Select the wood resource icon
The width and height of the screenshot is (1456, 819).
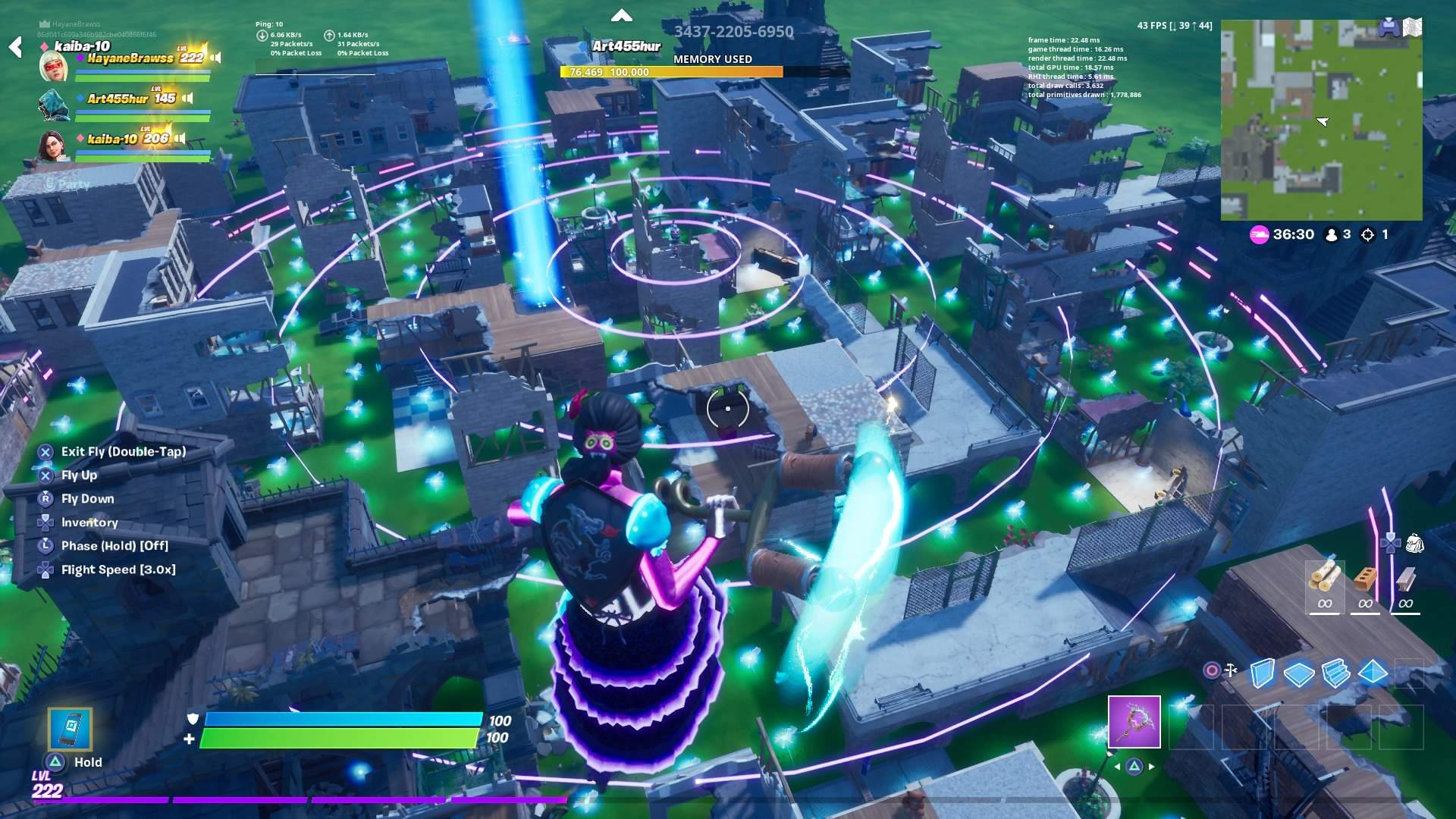pyautogui.click(x=1323, y=577)
